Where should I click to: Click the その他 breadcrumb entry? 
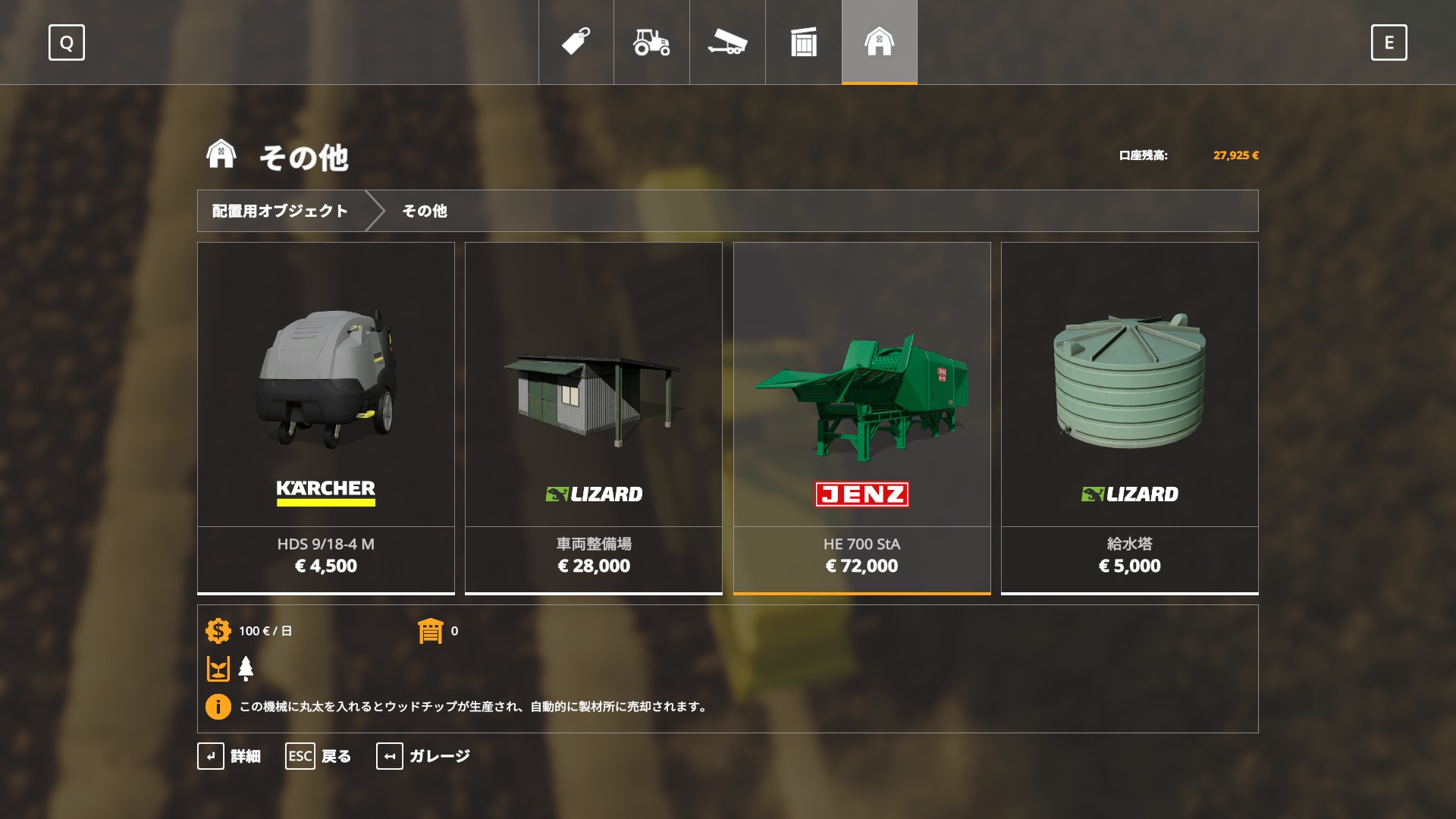pos(425,211)
